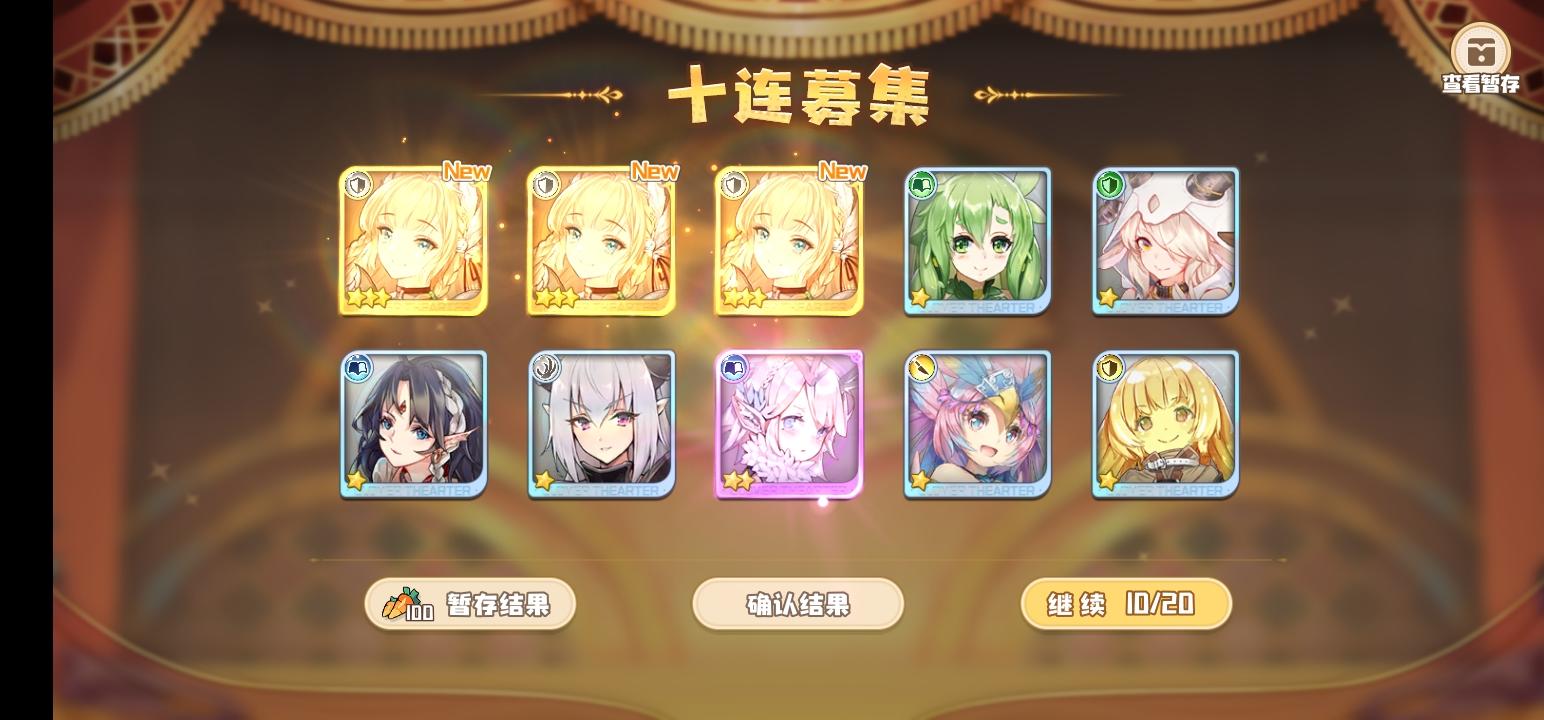Image resolution: width=1544 pixels, height=720 pixels.
Task: Select the silver-haired demon character card
Action: 601,424
